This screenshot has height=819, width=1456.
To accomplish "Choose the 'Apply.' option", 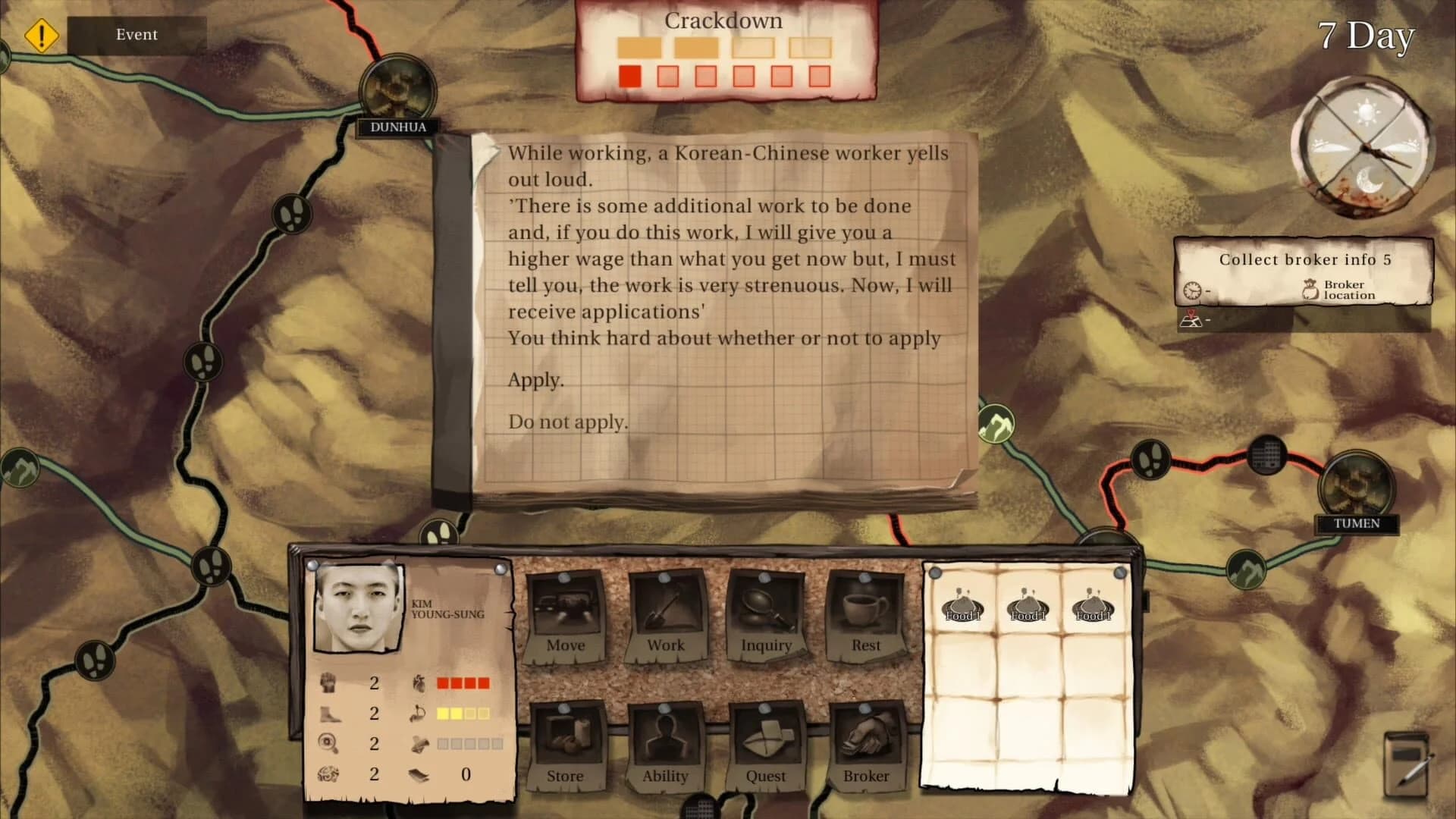I will pyautogui.click(x=536, y=380).
